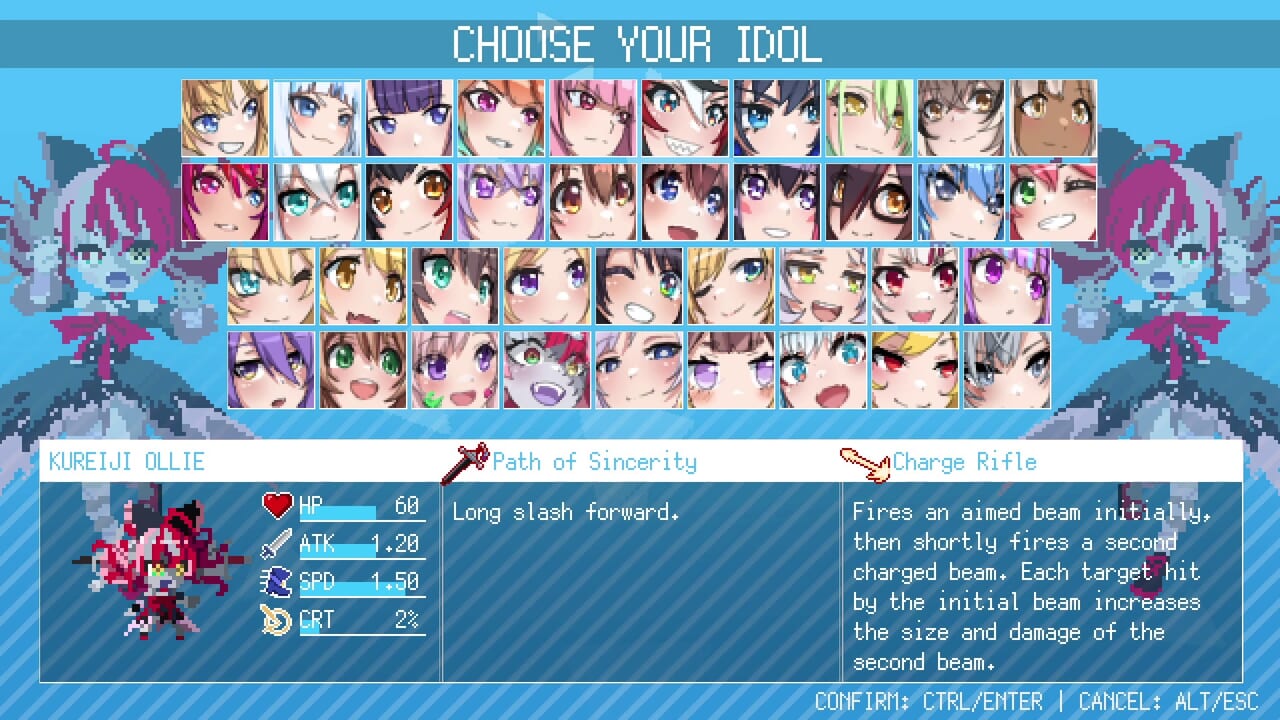This screenshot has height=720, width=1280.
Task: Select the highlighted Gawr Gura portrait
Action: tap(316, 117)
